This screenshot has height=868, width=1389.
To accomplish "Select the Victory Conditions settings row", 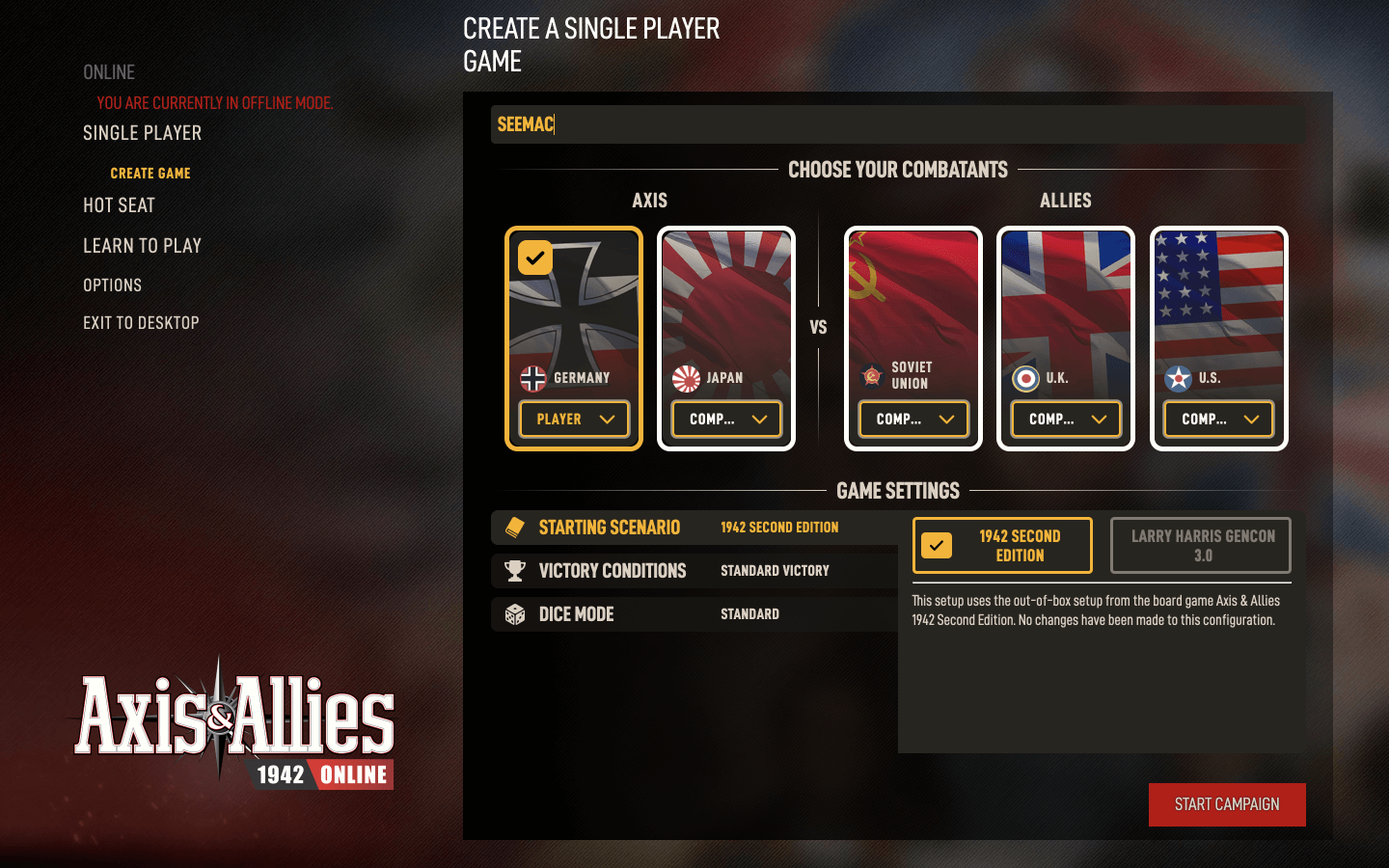I will (x=694, y=571).
